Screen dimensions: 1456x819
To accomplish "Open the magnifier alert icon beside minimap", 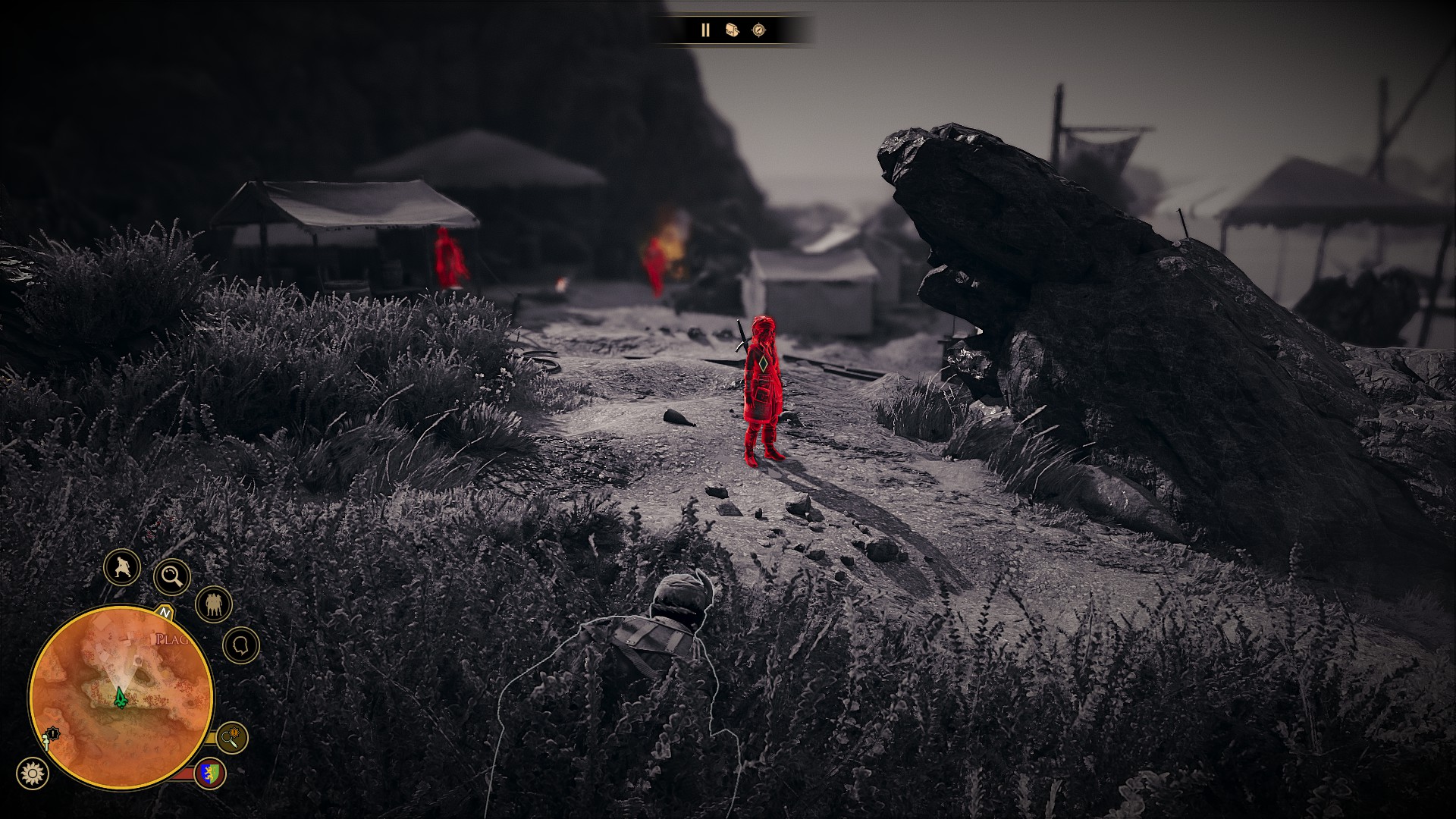I will pyautogui.click(x=231, y=736).
